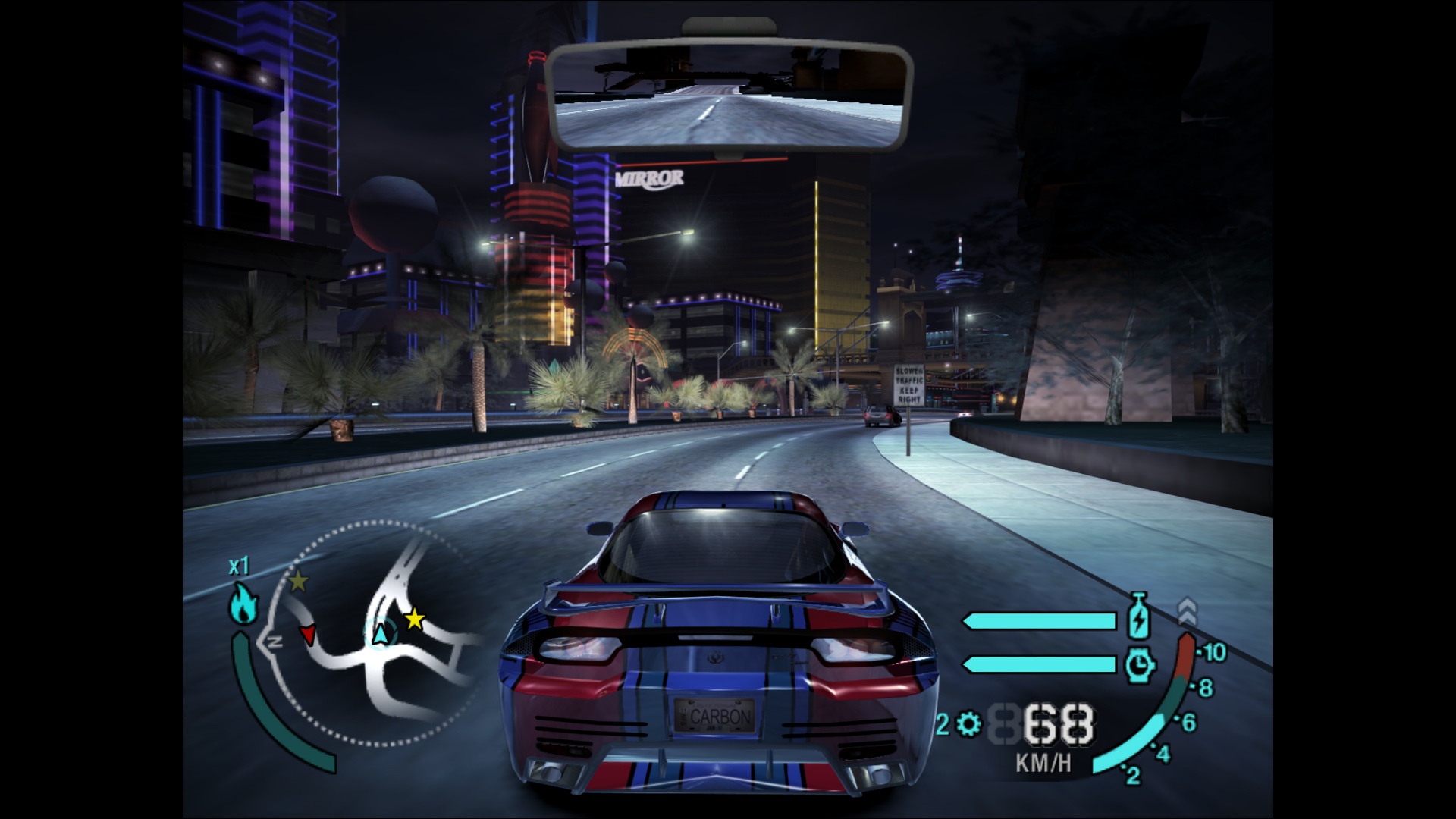The height and width of the screenshot is (819, 1456).
Task: Select the dim olive star map marker
Action: click(299, 582)
